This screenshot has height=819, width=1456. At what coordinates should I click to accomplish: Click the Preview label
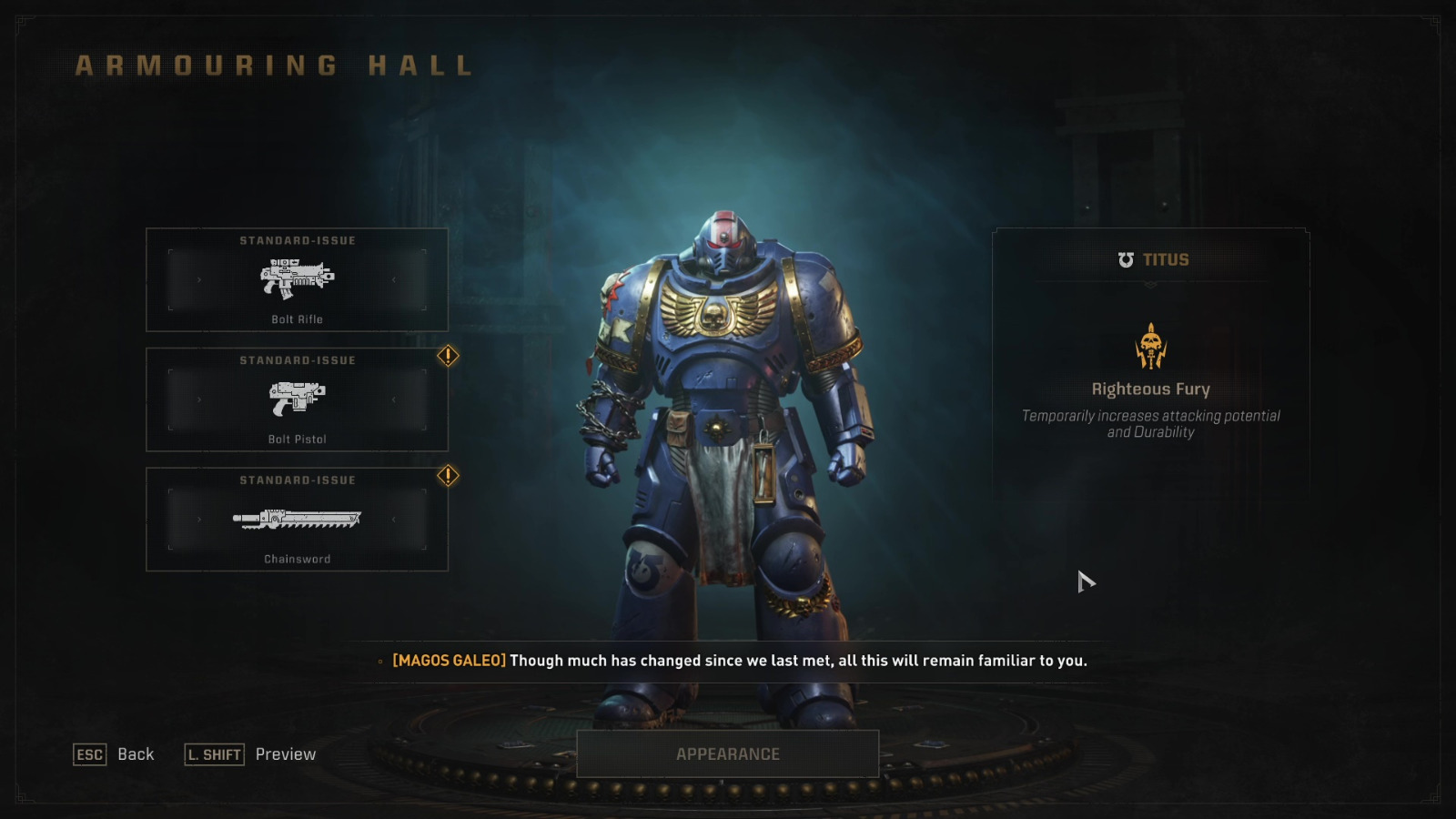pos(285,754)
